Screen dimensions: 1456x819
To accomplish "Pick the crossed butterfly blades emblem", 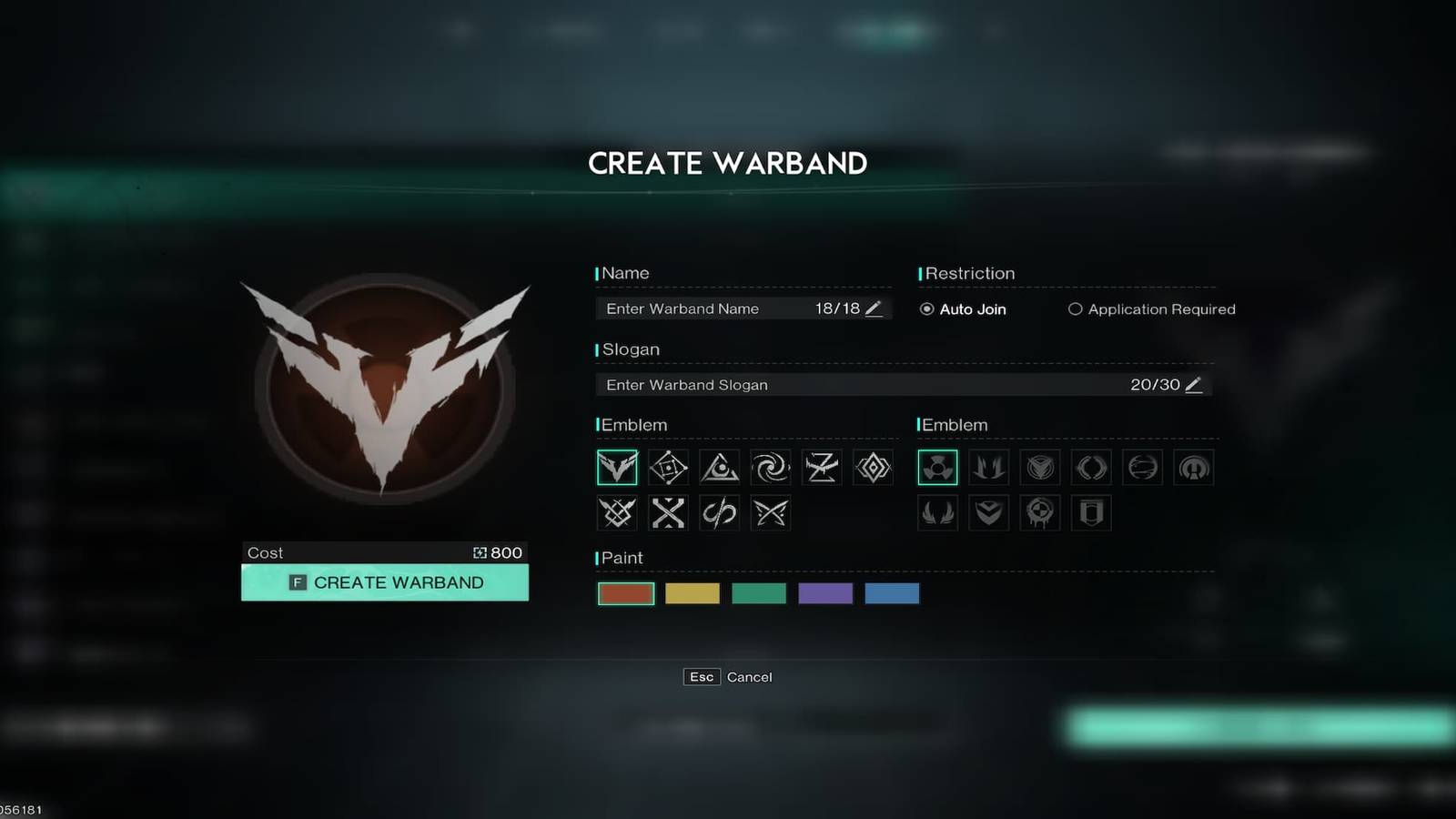I will [x=770, y=513].
